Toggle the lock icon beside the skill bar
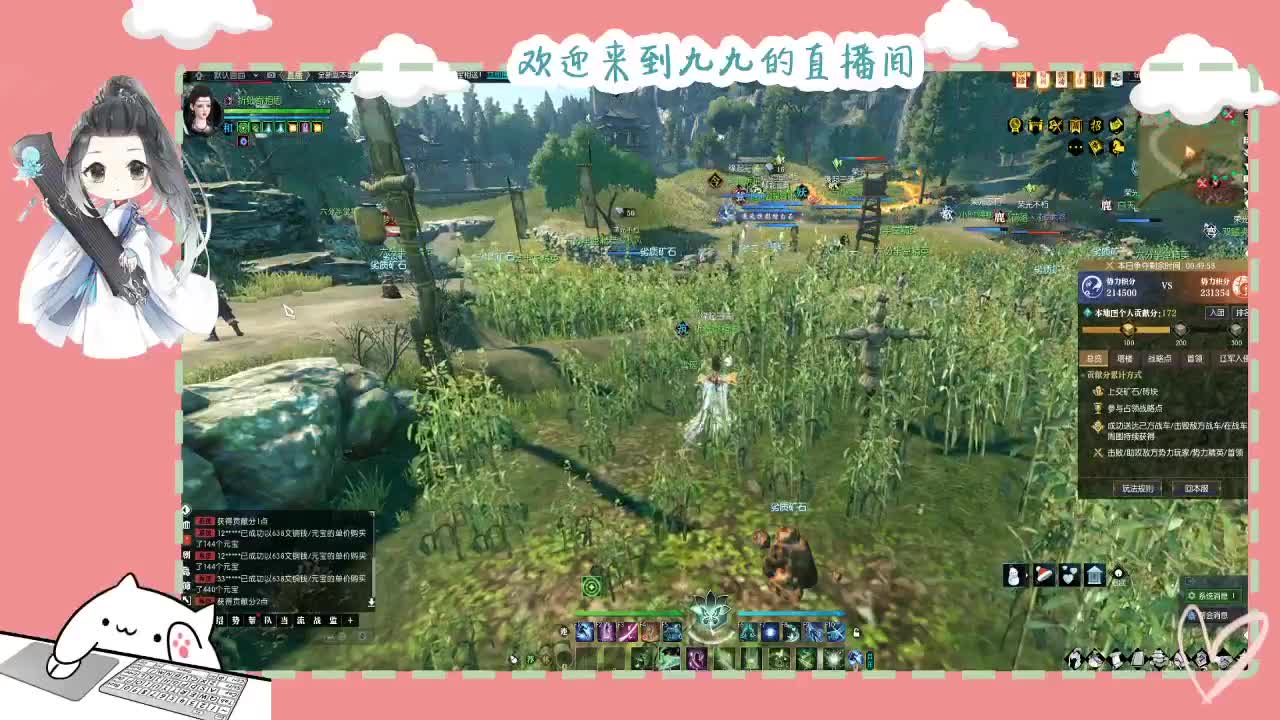Viewport: 1280px width, 720px height. (856, 633)
